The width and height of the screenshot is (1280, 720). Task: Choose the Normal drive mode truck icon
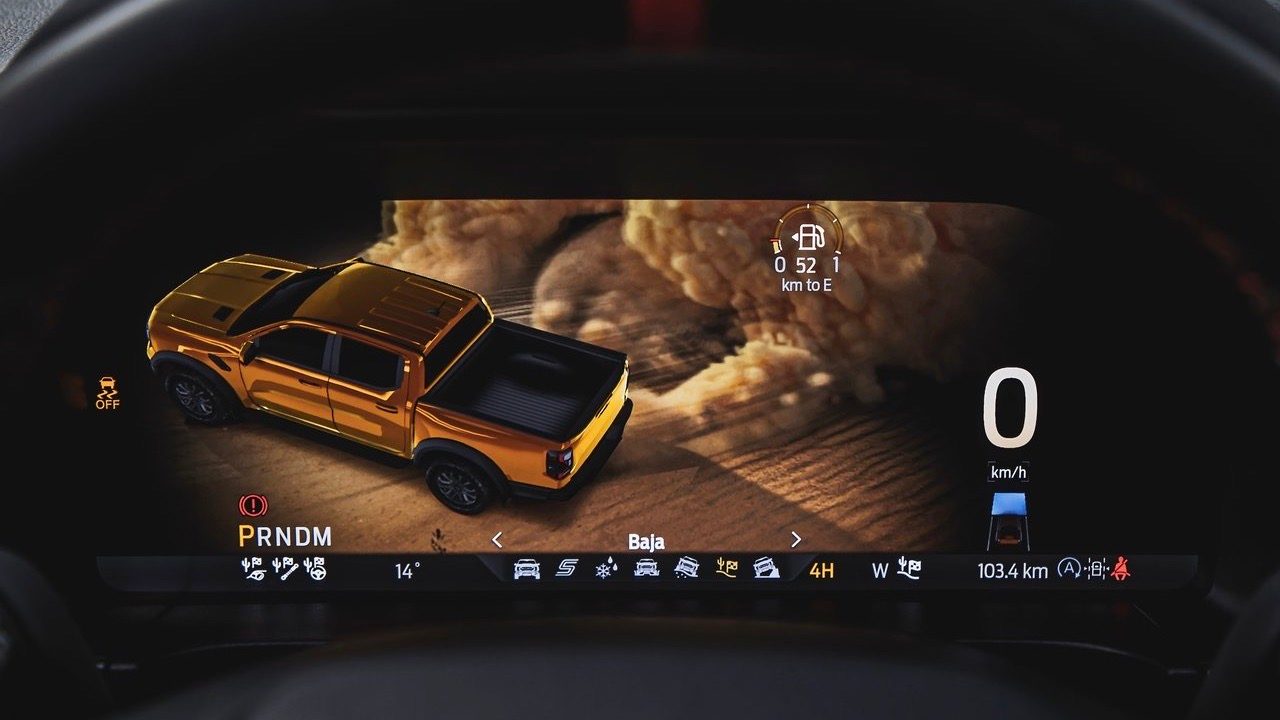(x=528, y=570)
